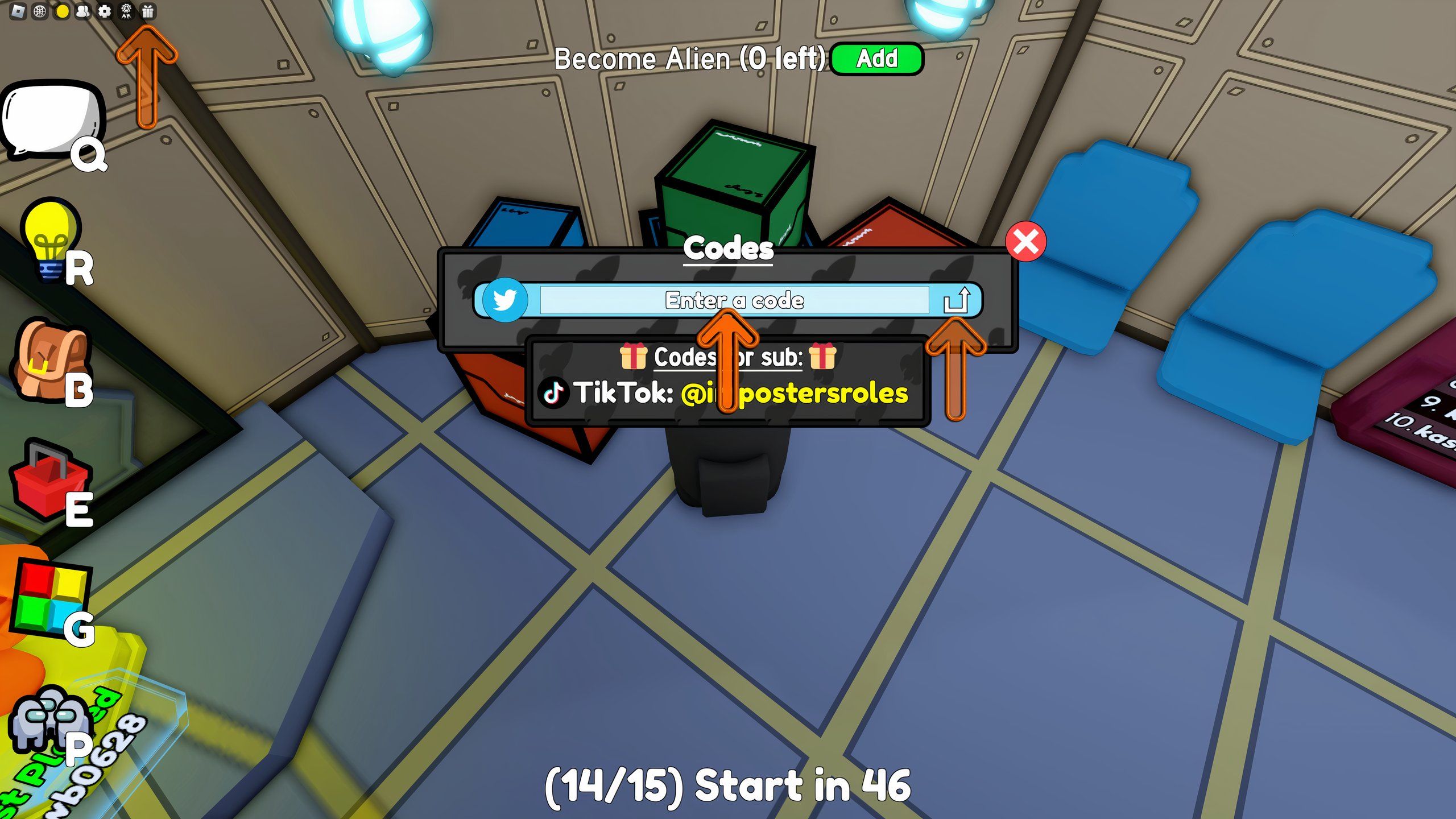
Task: Open the friends/players icon in top bar
Action: click(83, 11)
